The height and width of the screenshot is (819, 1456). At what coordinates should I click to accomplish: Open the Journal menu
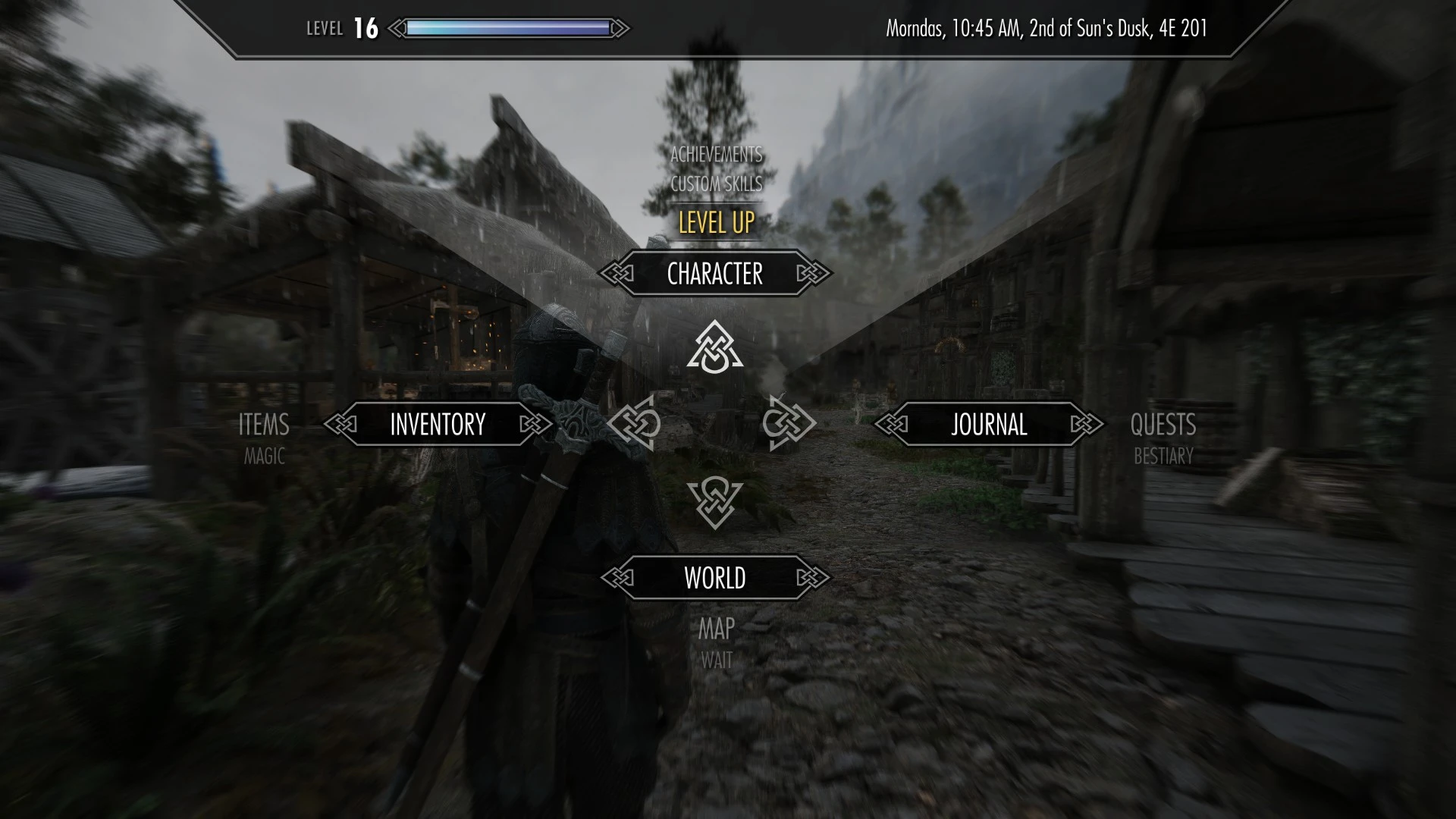coord(989,425)
